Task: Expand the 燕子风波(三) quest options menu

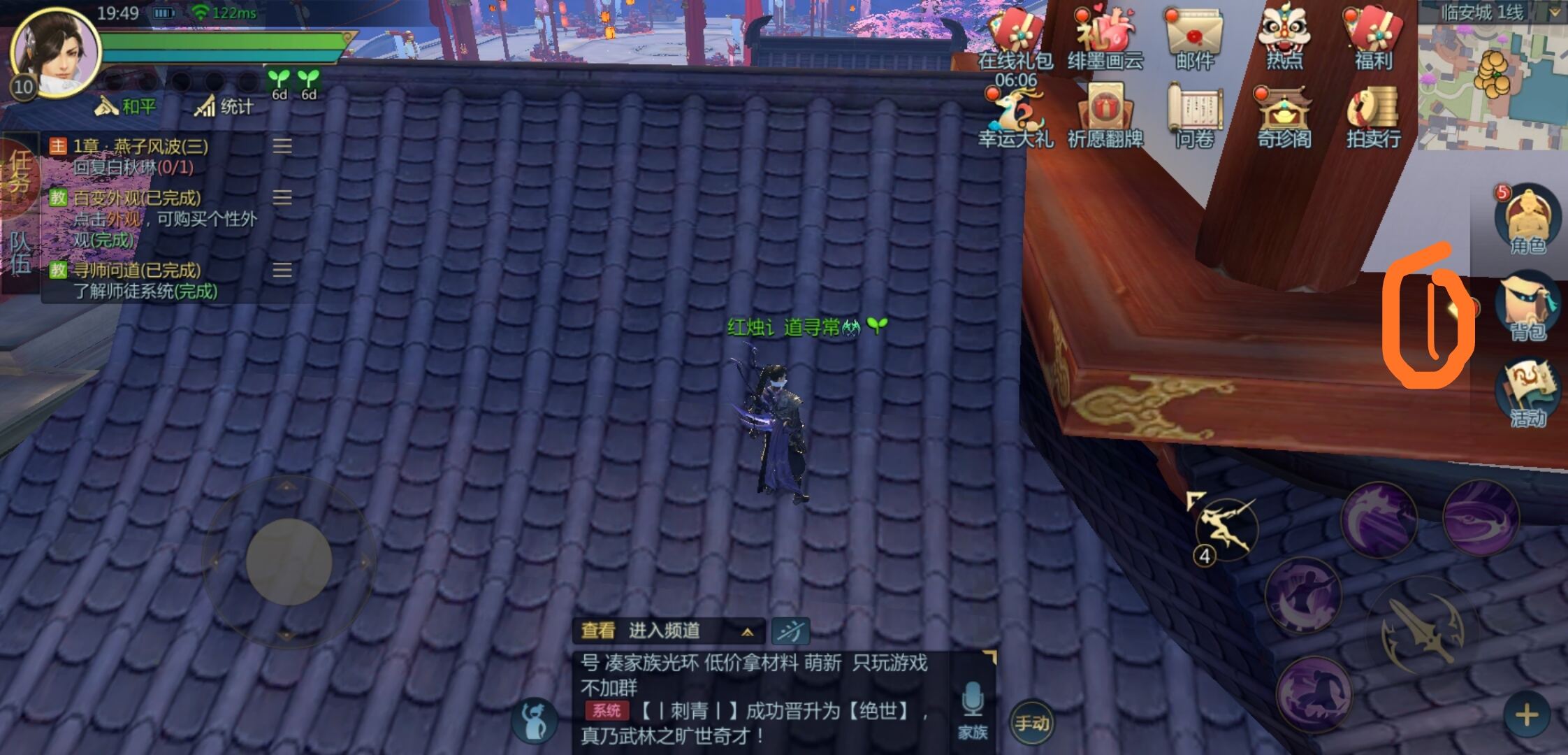Action: coord(282,145)
